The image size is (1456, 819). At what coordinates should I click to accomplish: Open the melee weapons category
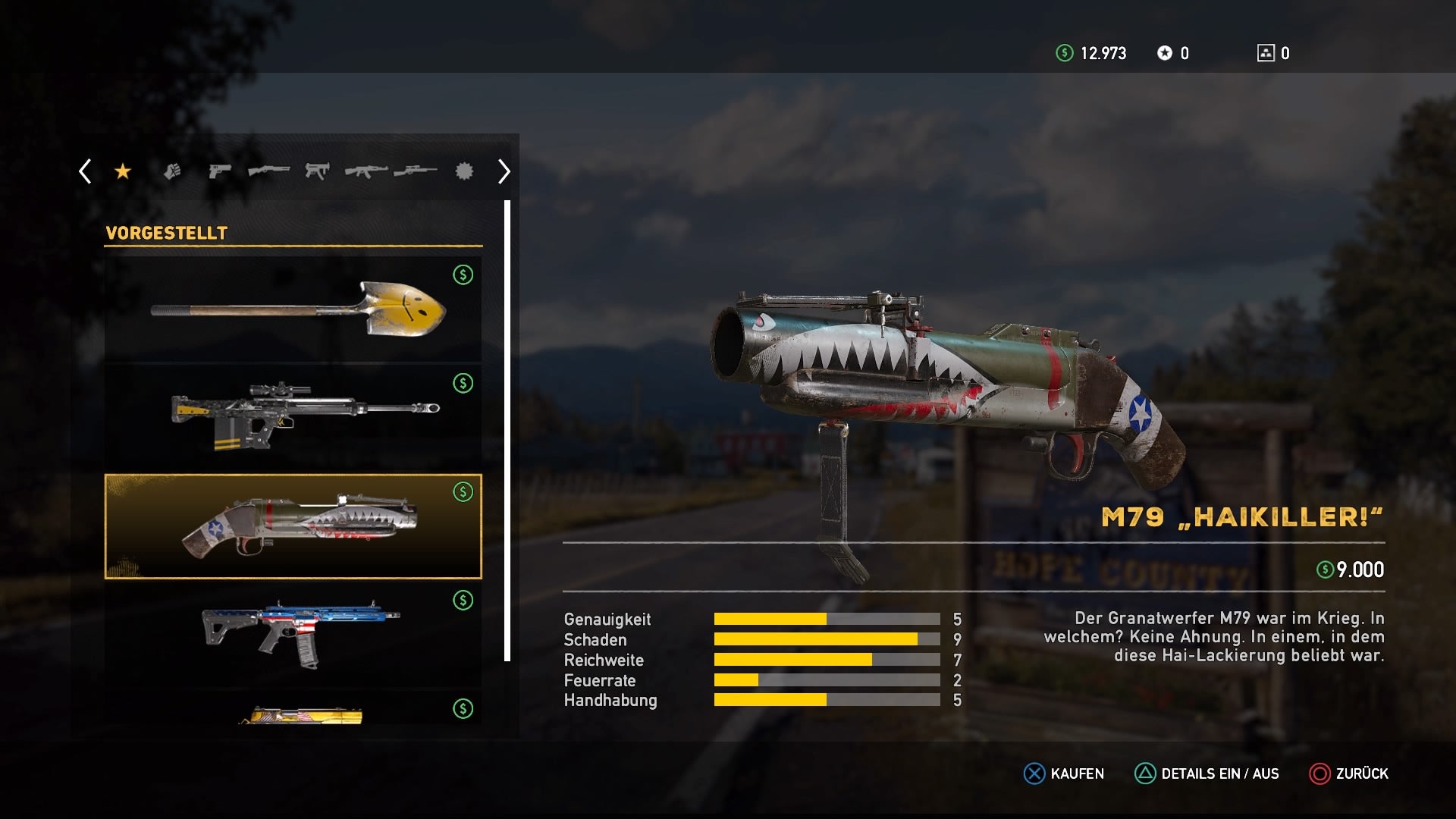point(171,171)
